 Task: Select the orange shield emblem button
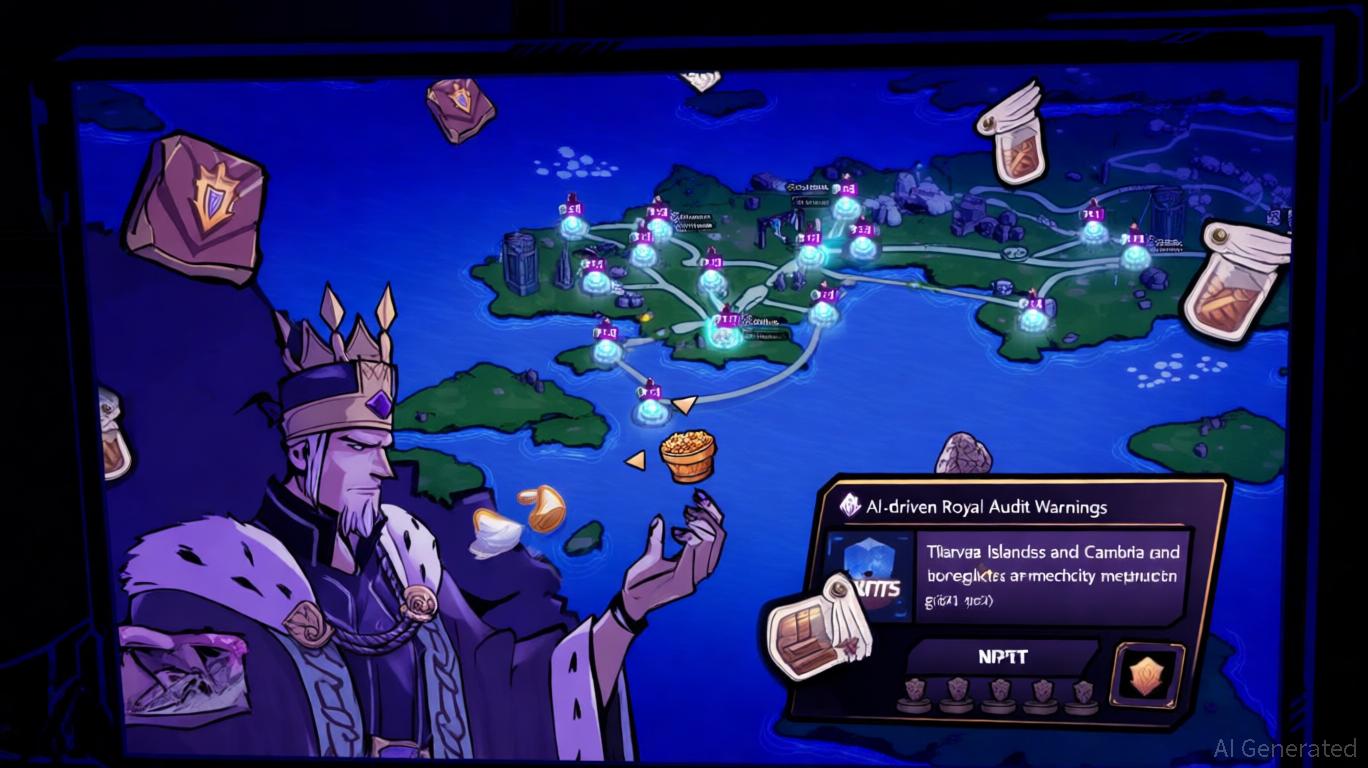pos(1148,675)
